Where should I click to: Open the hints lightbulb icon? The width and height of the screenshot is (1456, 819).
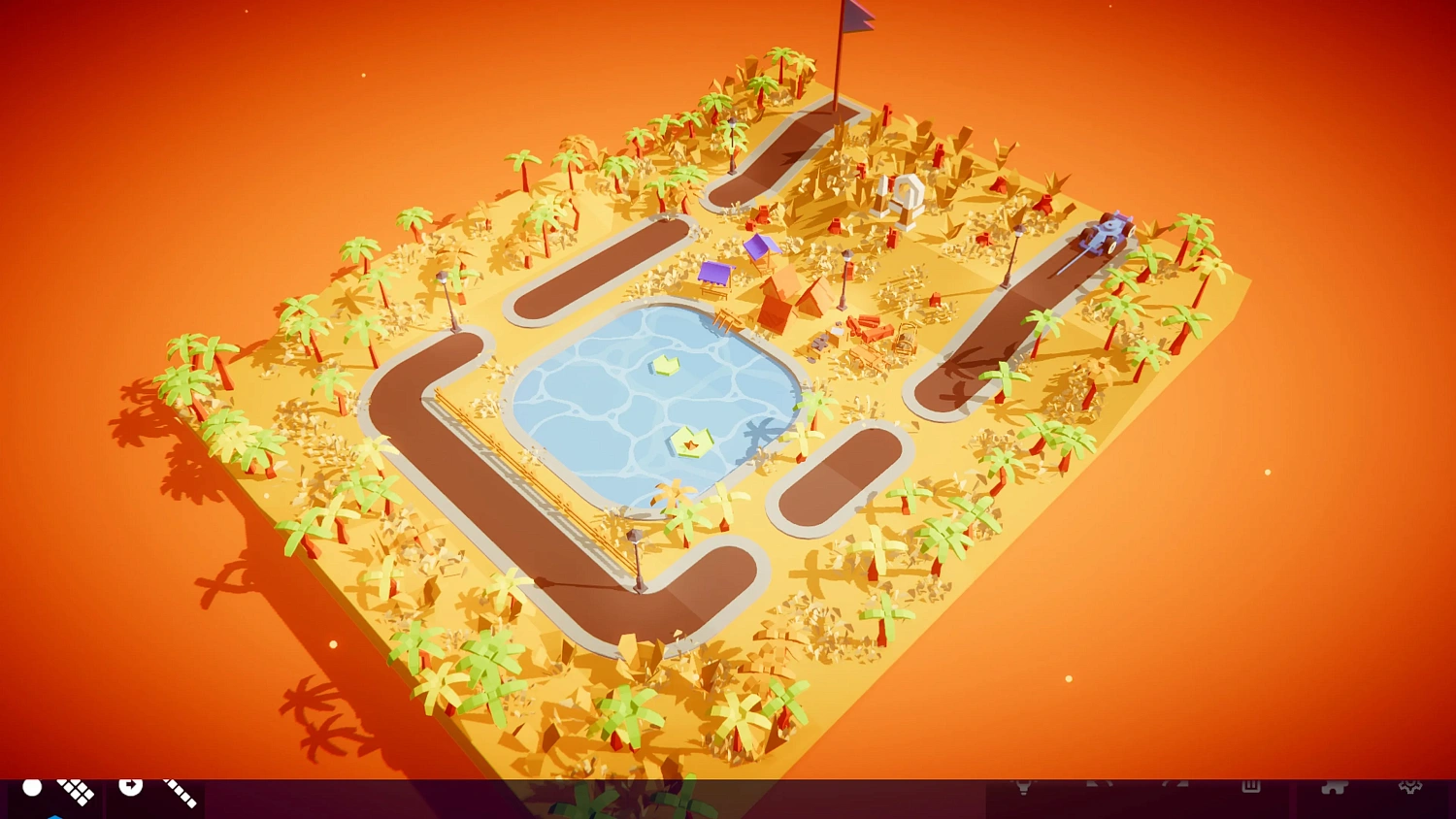pyautogui.click(x=1025, y=786)
